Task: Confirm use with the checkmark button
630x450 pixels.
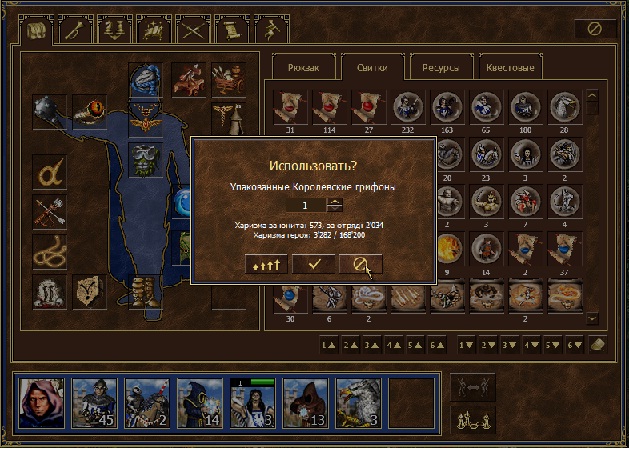Action: tap(314, 263)
